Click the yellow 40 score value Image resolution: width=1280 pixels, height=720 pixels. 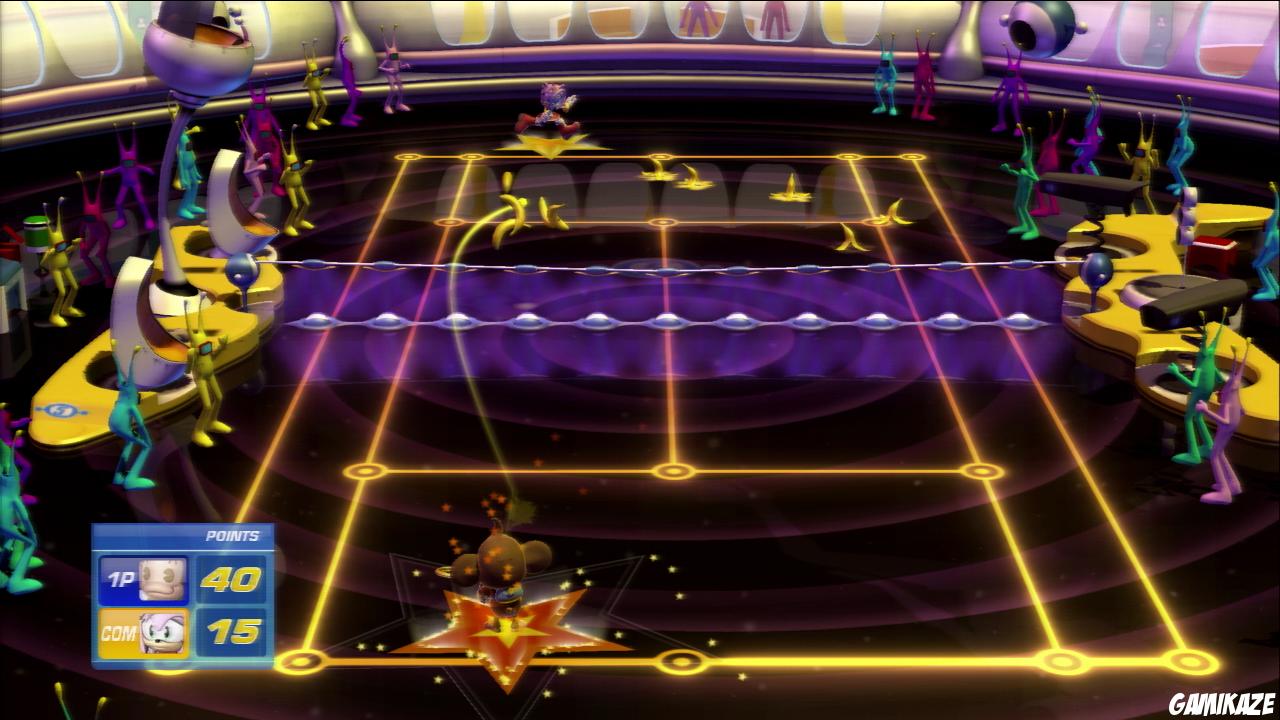coord(229,577)
